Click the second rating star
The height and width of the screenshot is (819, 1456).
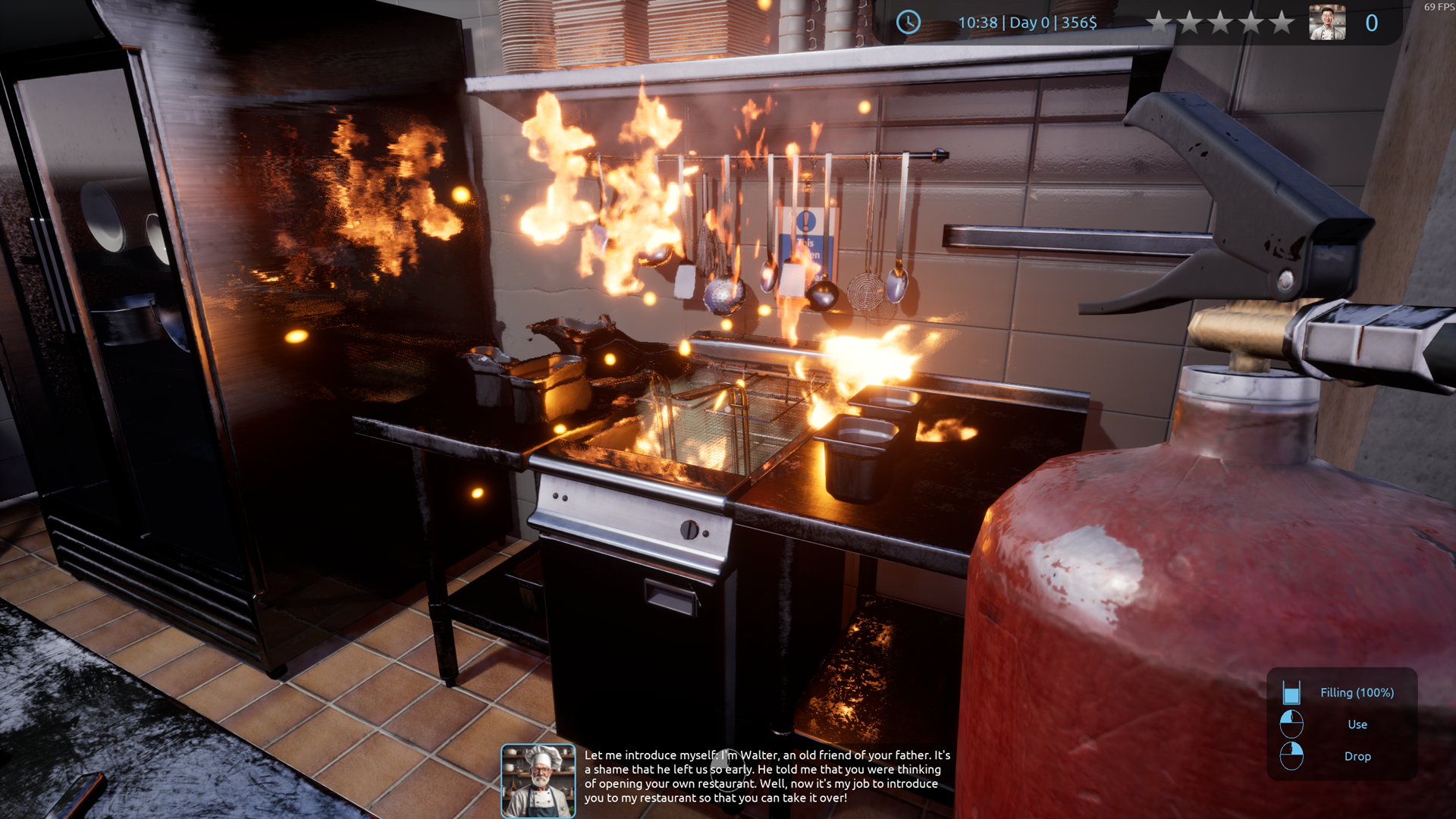pyautogui.click(x=1190, y=23)
